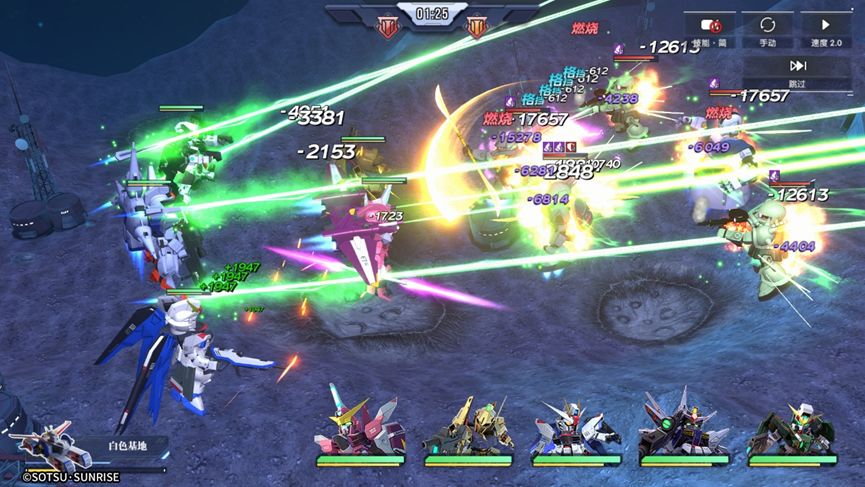This screenshot has width=865, height=487.
Task: Toggle the battle effects mode button
Action: [712, 31]
